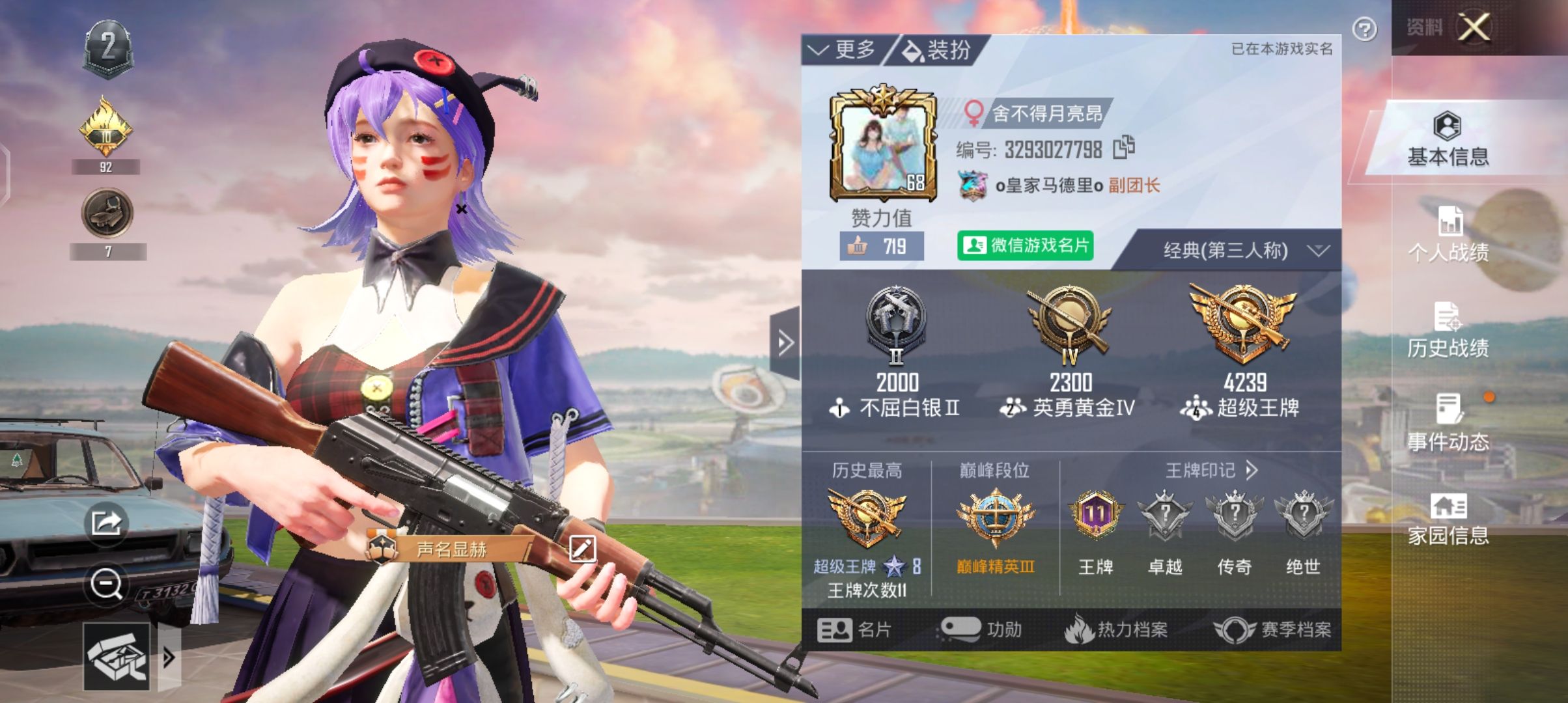Open the 更多 dropdown menu
1568x703 pixels.
[x=843, y=49]
